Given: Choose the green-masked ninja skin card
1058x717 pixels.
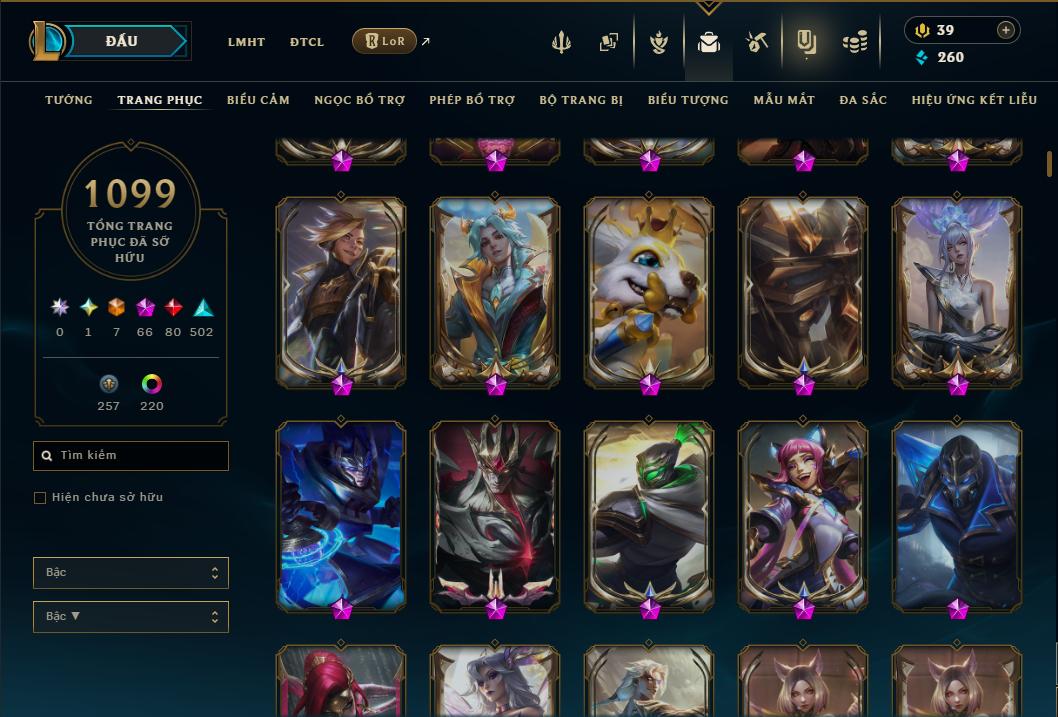Looking at the screenshot, I should (x=649, y=515).
